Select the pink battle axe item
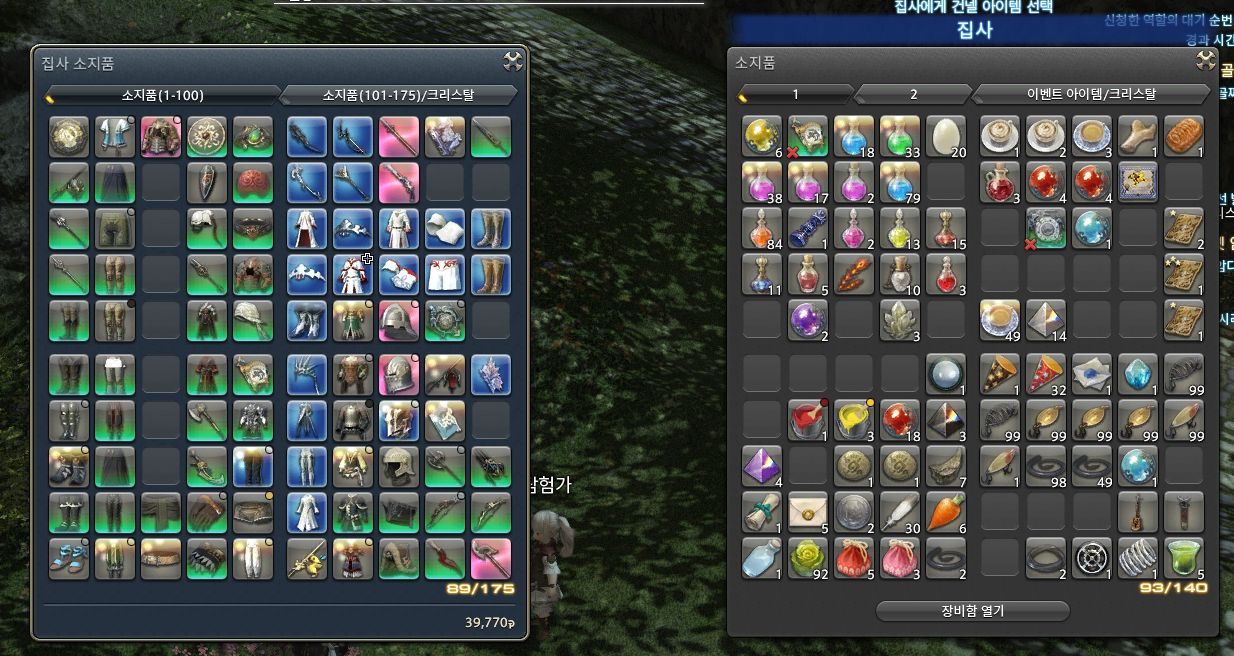 (x=491, y=558)
